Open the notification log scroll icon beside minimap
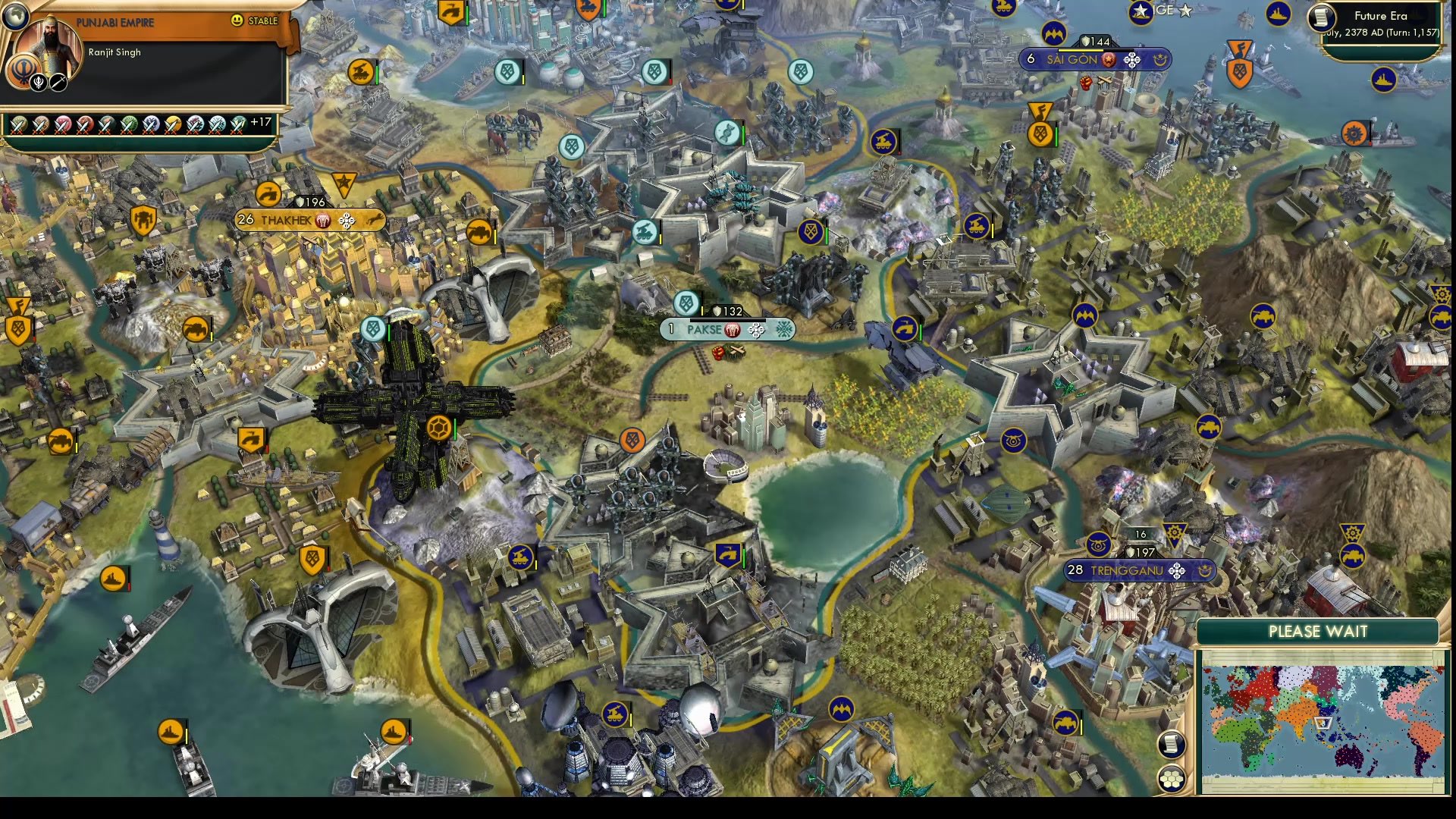This screenshot has height=819, width=1456. (x=1172, y=743)
